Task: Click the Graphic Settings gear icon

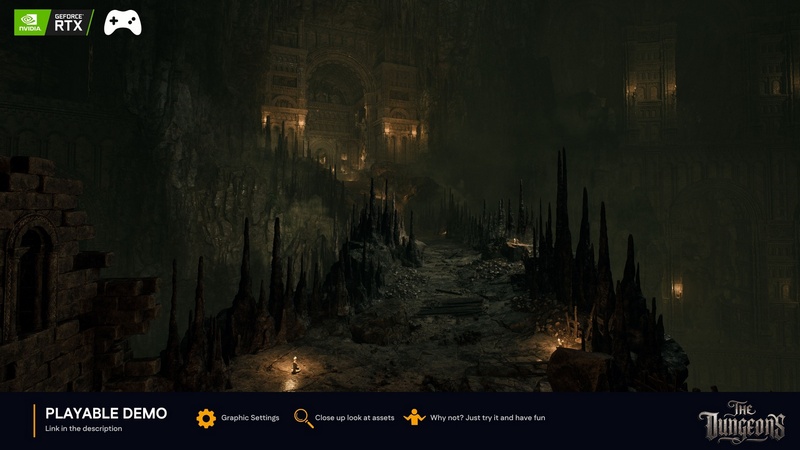Action: pyautogui.click(x=206, y=418)
